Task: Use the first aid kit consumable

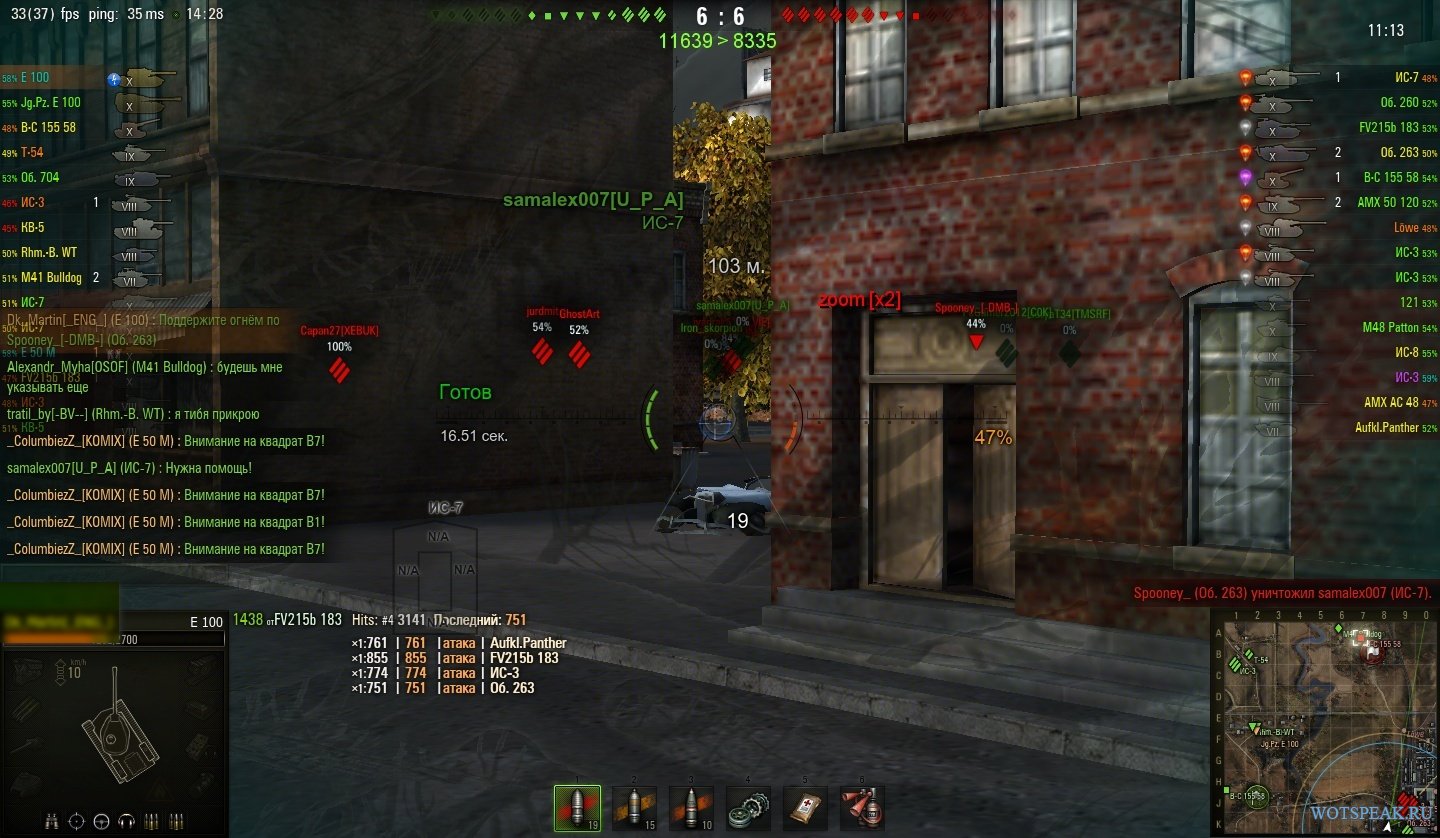Action: (804, 808)
